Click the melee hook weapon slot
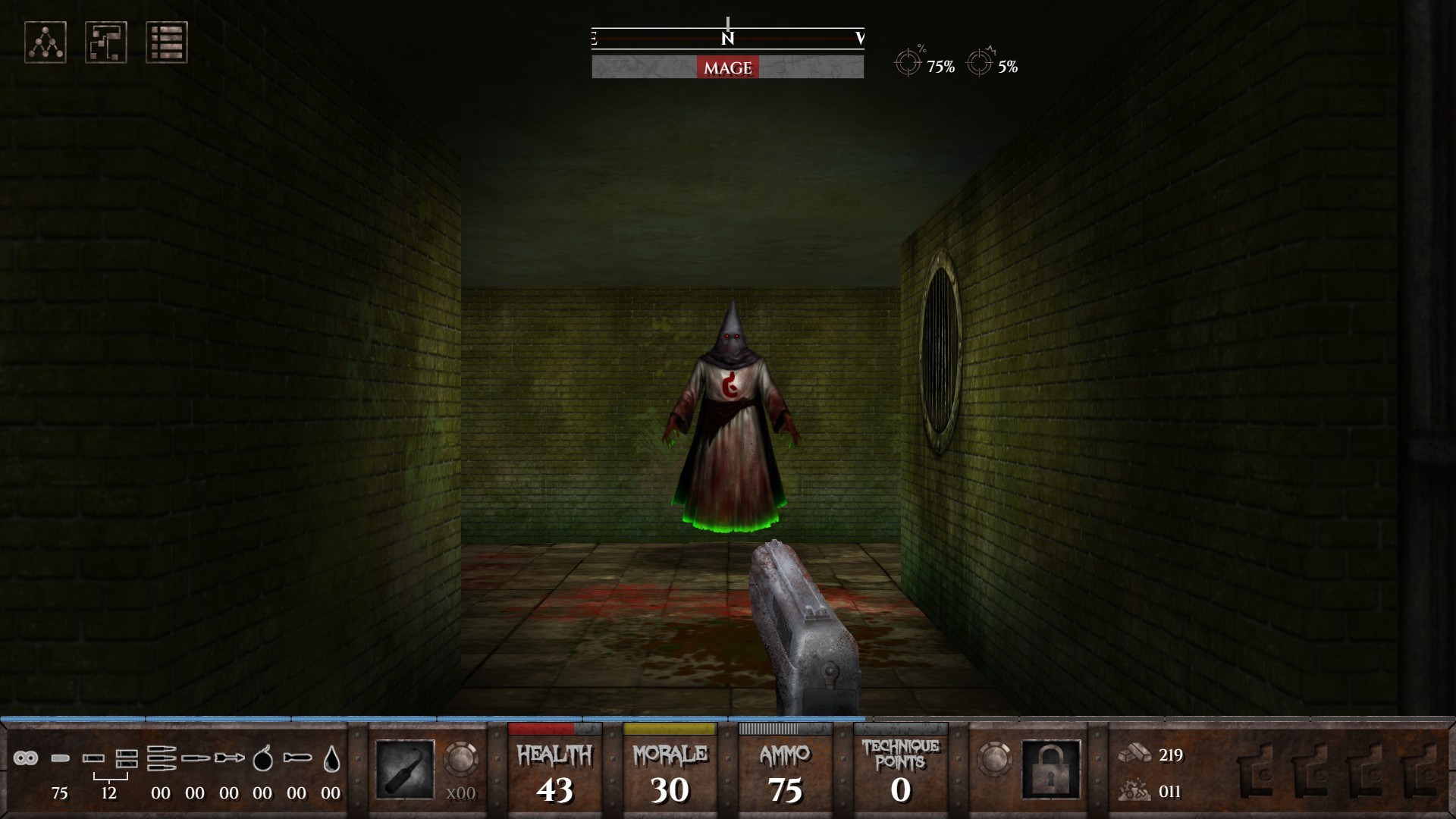 [x=405, y=770]
